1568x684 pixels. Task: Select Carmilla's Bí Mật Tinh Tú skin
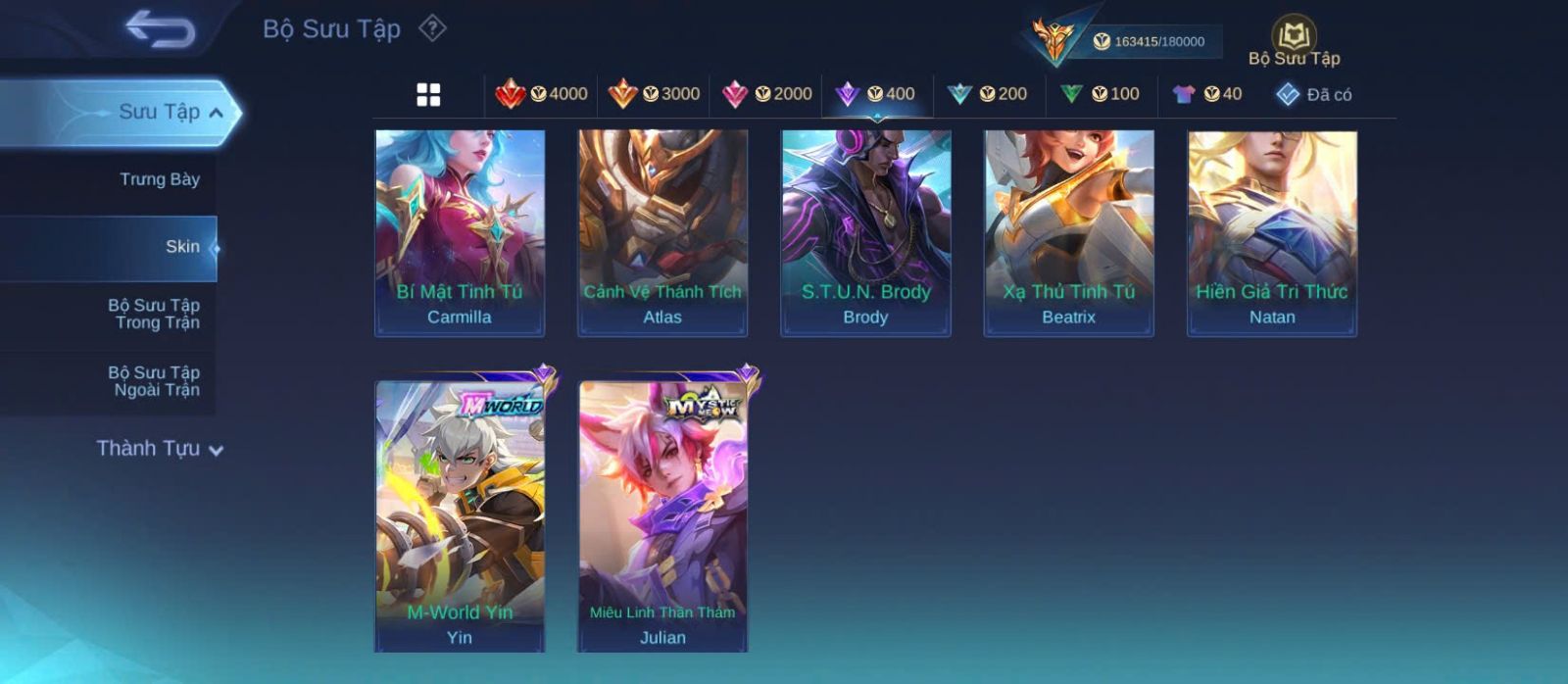click(x=460, y=233)
